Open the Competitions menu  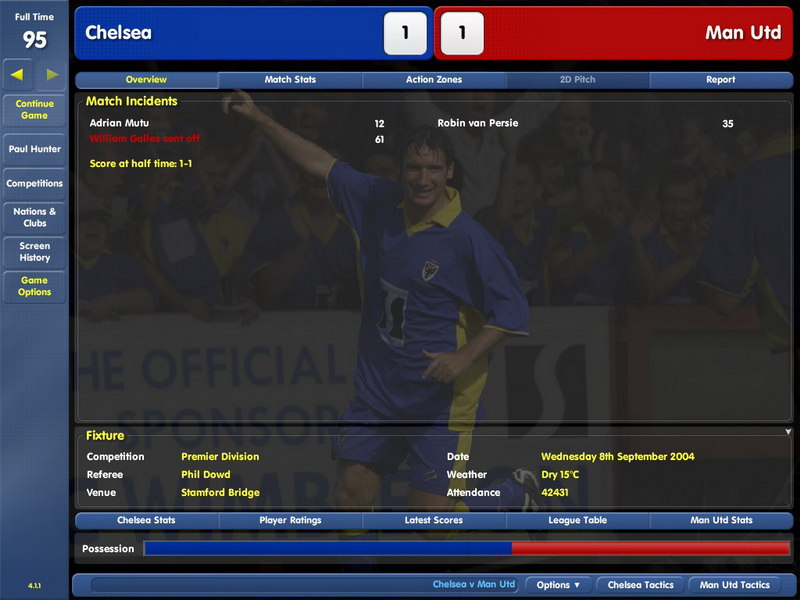tap(34, 184)
